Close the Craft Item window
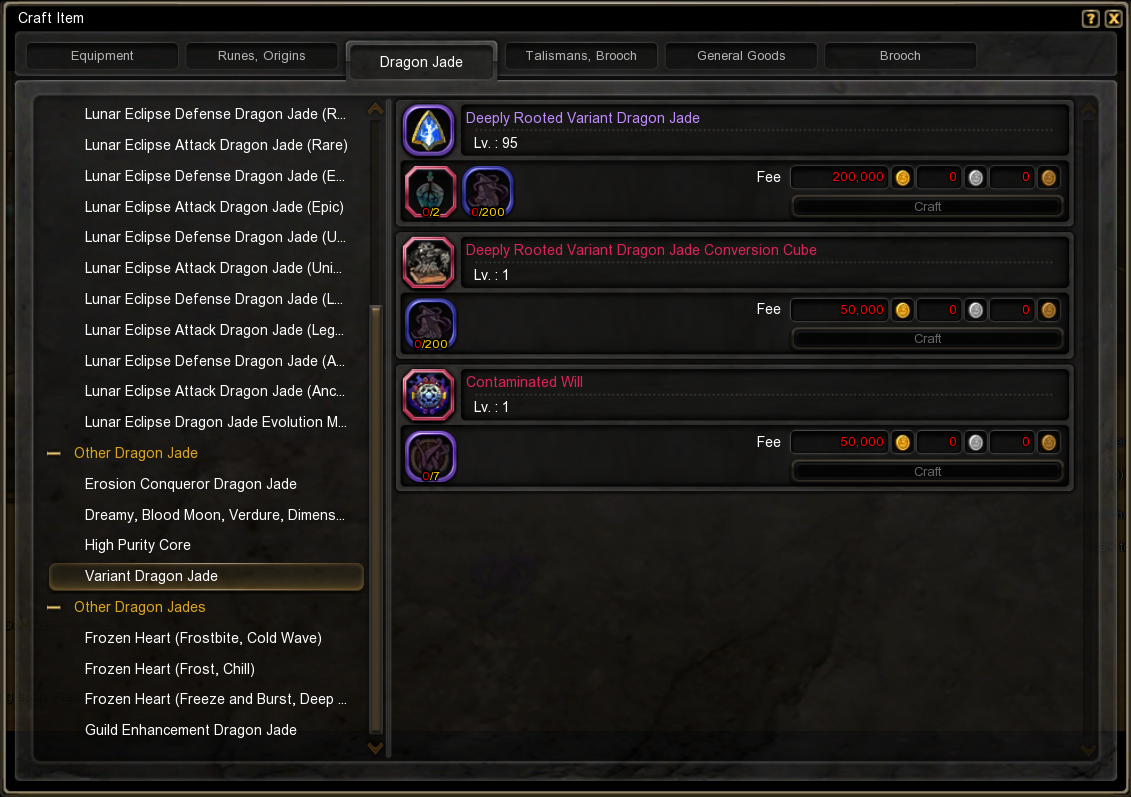 pyautogui.click(x=1113, y=19)
